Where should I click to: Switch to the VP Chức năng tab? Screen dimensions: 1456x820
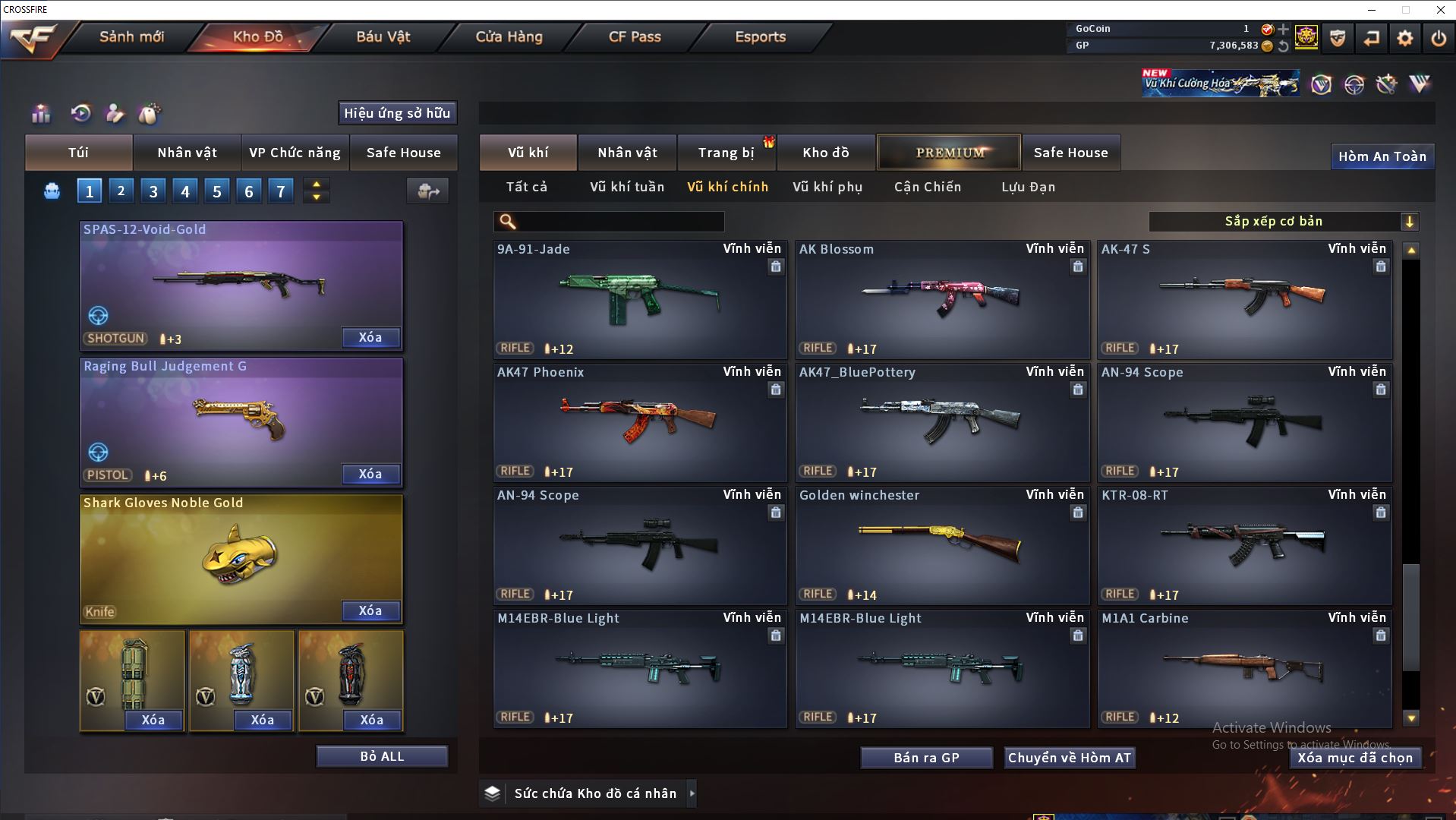point(295,153)
